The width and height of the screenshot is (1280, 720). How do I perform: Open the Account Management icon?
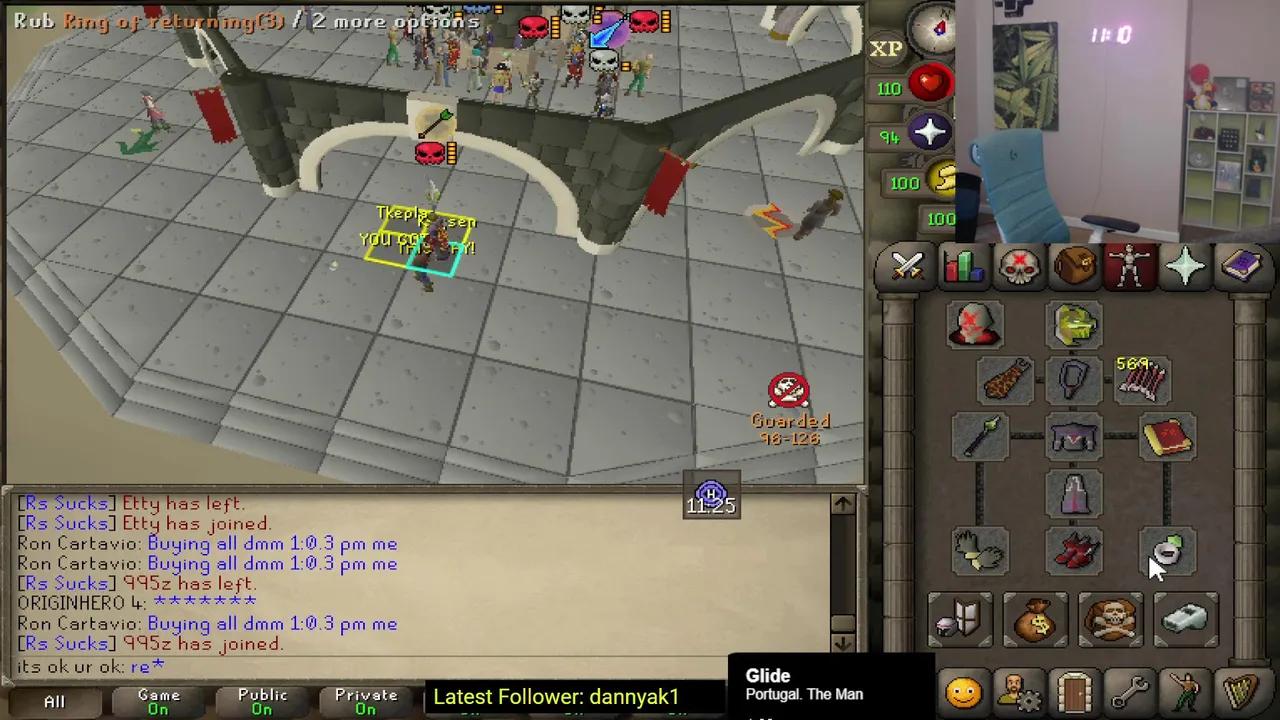point(1018,690)
